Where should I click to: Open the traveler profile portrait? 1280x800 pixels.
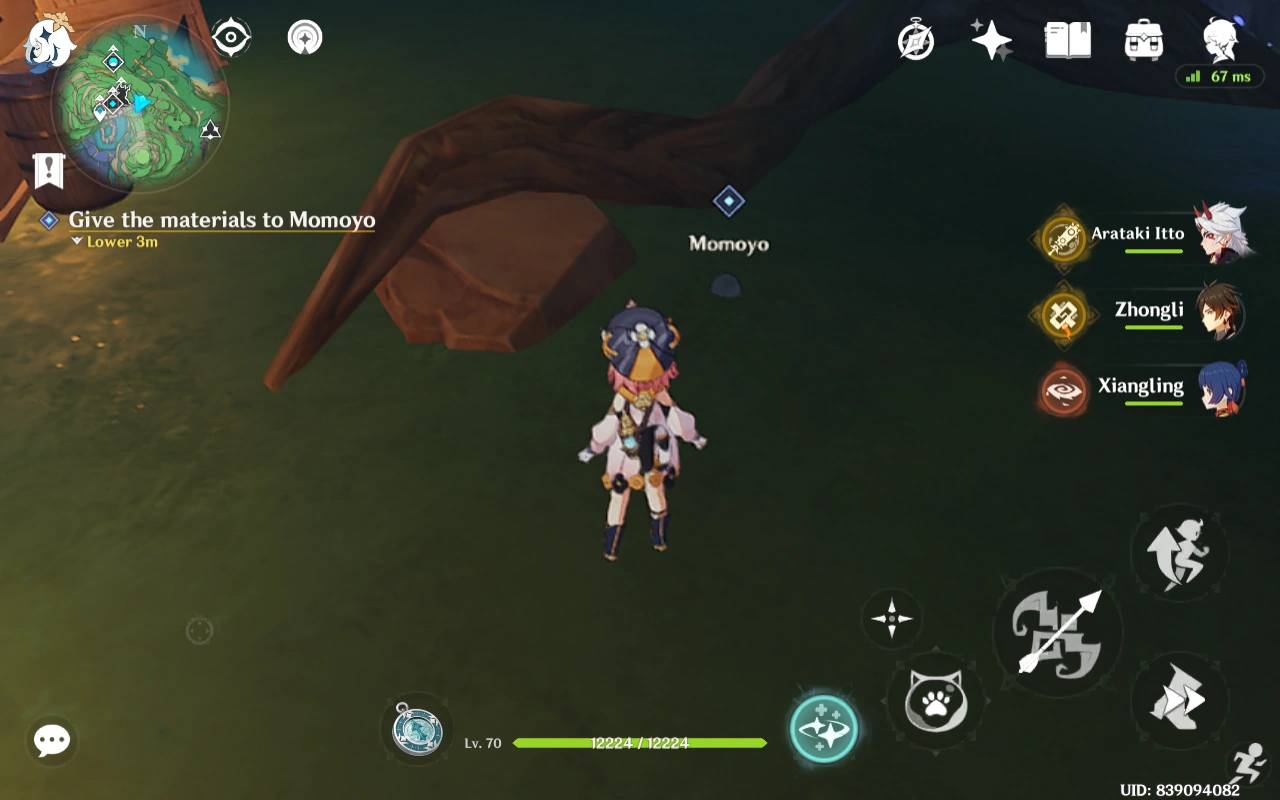click(1219, 40)
